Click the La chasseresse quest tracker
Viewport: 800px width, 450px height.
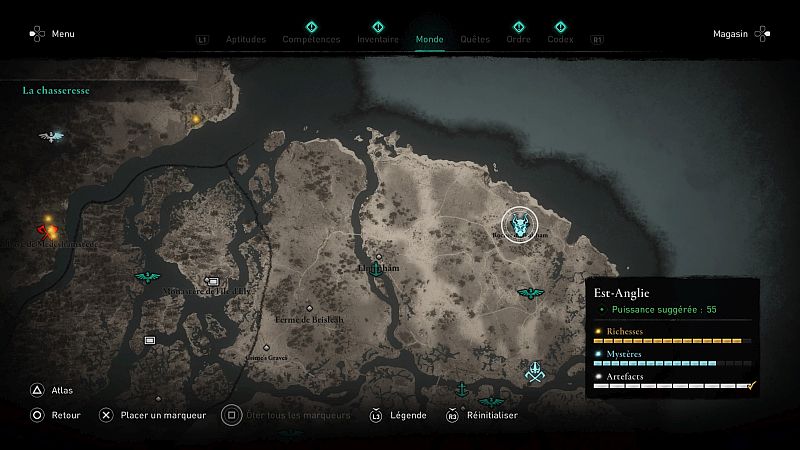pos(56,90)
